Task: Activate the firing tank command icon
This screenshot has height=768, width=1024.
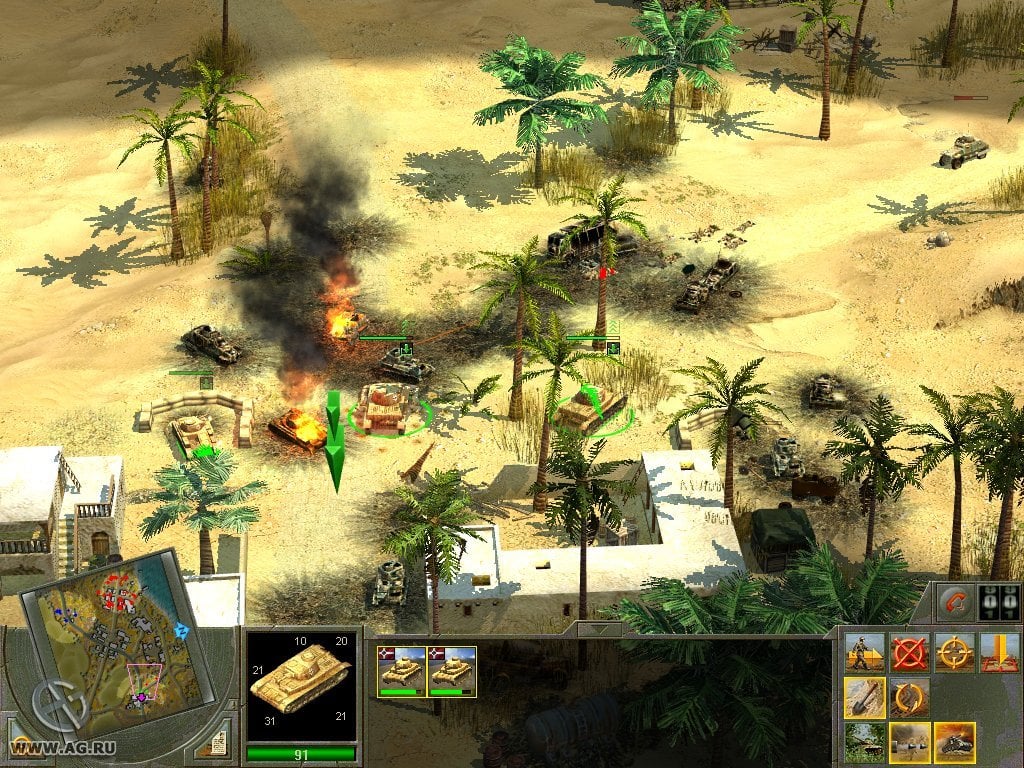Action: coord(954,742)
